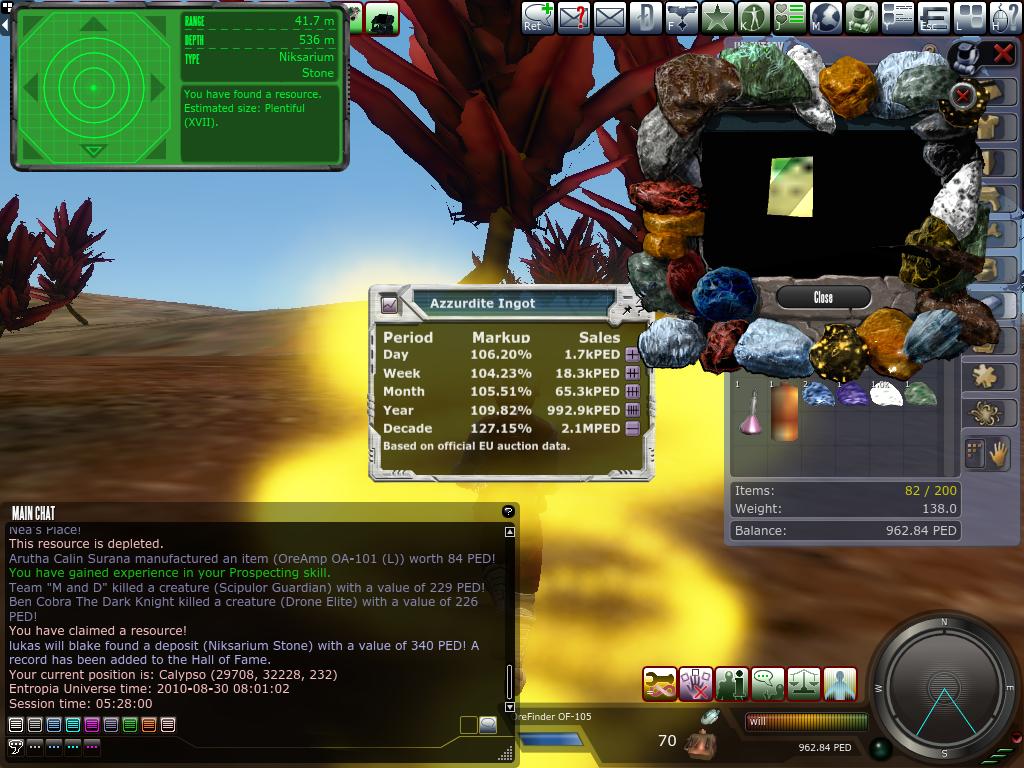
Task: Select the magenta chat channel filter
Action: (92, 724)
